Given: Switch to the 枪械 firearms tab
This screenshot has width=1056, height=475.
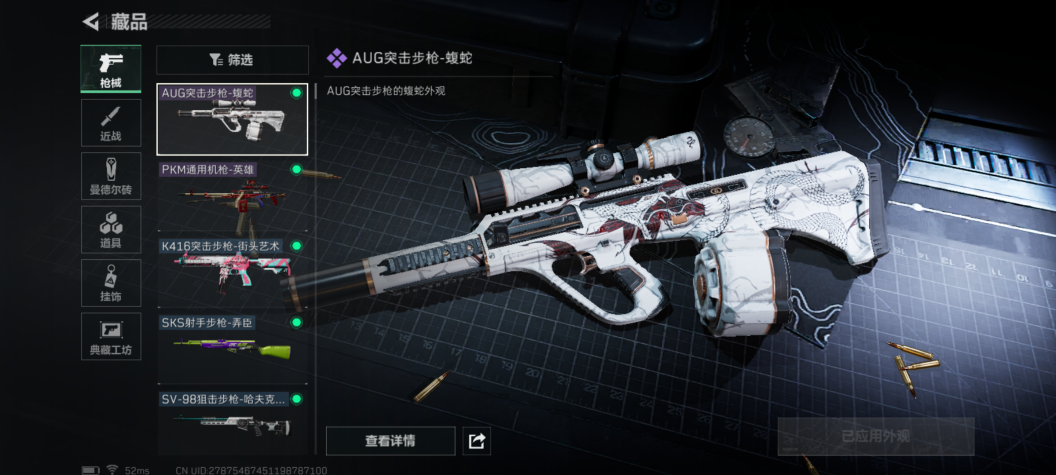Looking at the screenshot, I should click(x=110, y=70).
